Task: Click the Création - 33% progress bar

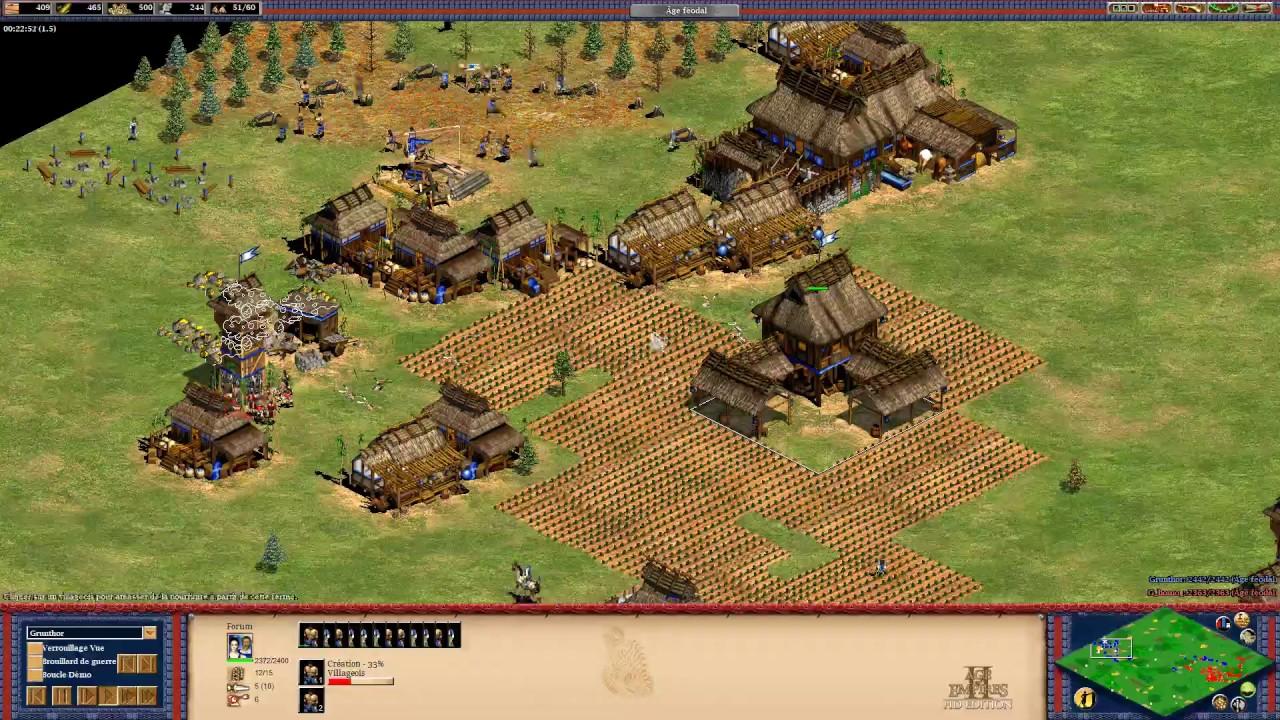Action: tap(360, 680)
